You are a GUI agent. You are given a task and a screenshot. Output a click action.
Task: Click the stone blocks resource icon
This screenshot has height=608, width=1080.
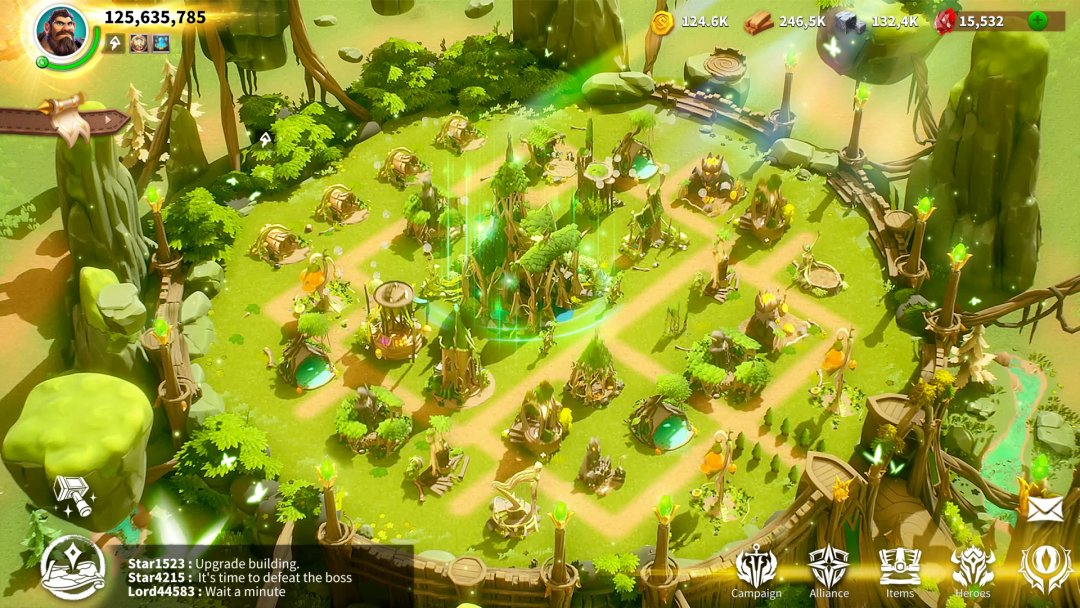[851, 21]
